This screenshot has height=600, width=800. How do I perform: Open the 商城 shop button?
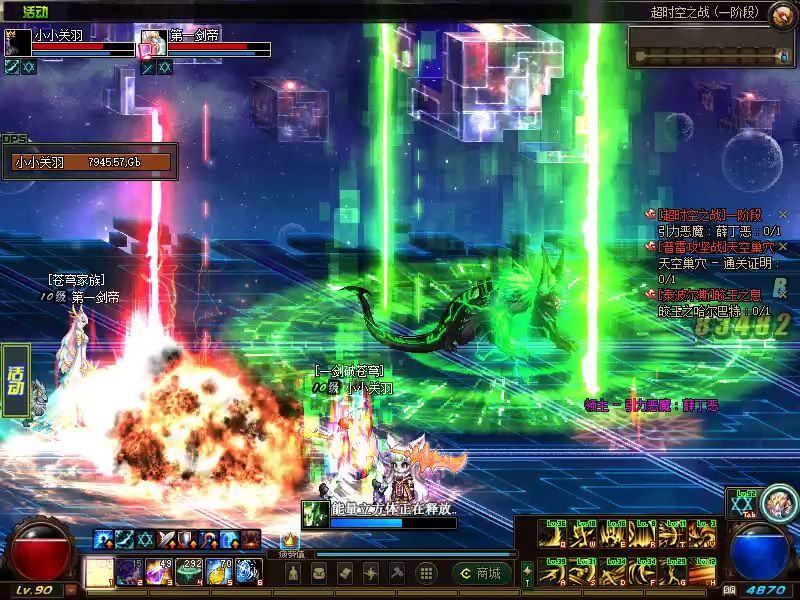[x=480, y=573]
